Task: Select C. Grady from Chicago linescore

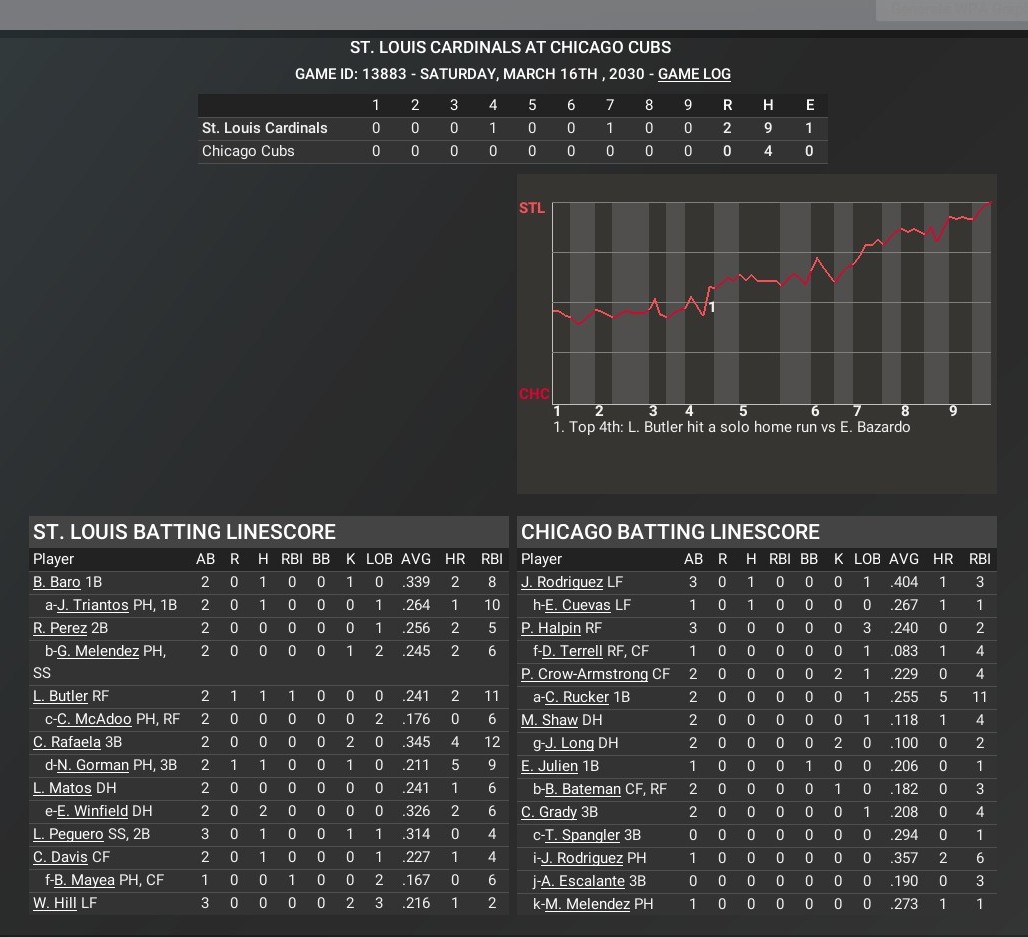Action: coord(549,812)
